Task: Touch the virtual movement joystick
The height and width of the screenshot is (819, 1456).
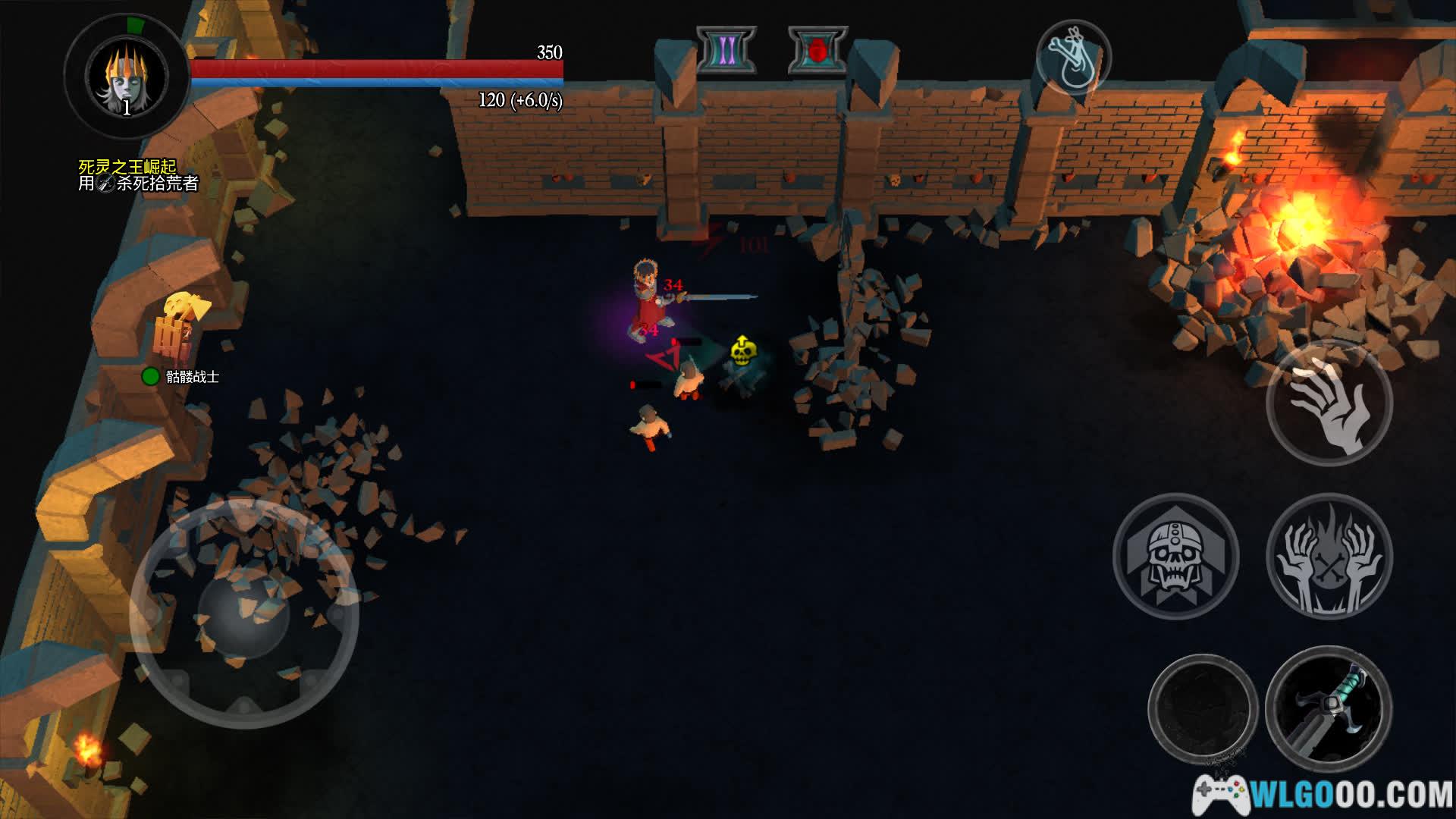Action: pyautogui.click(x=244, y=613)
